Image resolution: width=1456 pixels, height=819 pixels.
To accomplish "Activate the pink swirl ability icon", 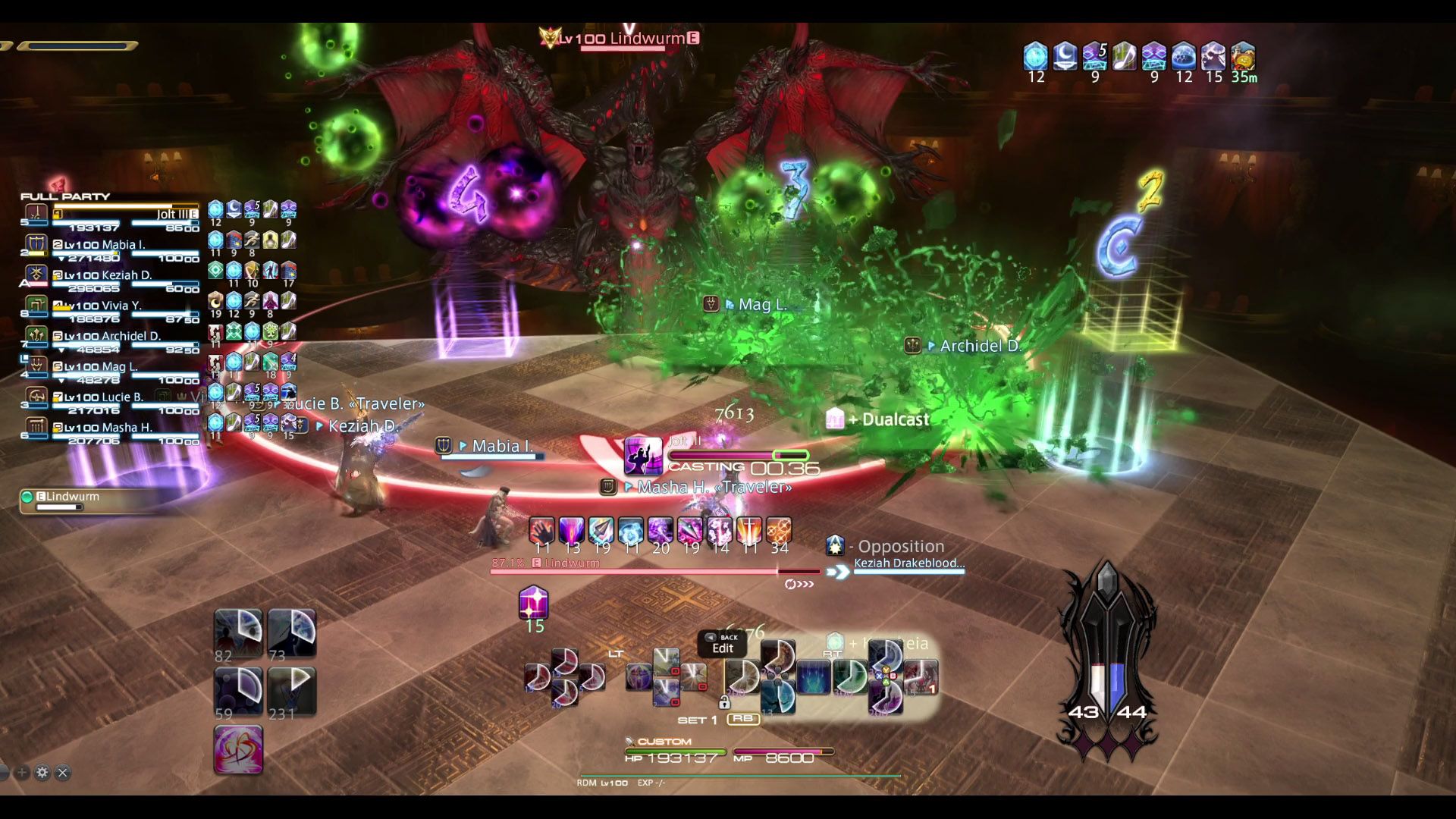I will click(x=238, y=749).
